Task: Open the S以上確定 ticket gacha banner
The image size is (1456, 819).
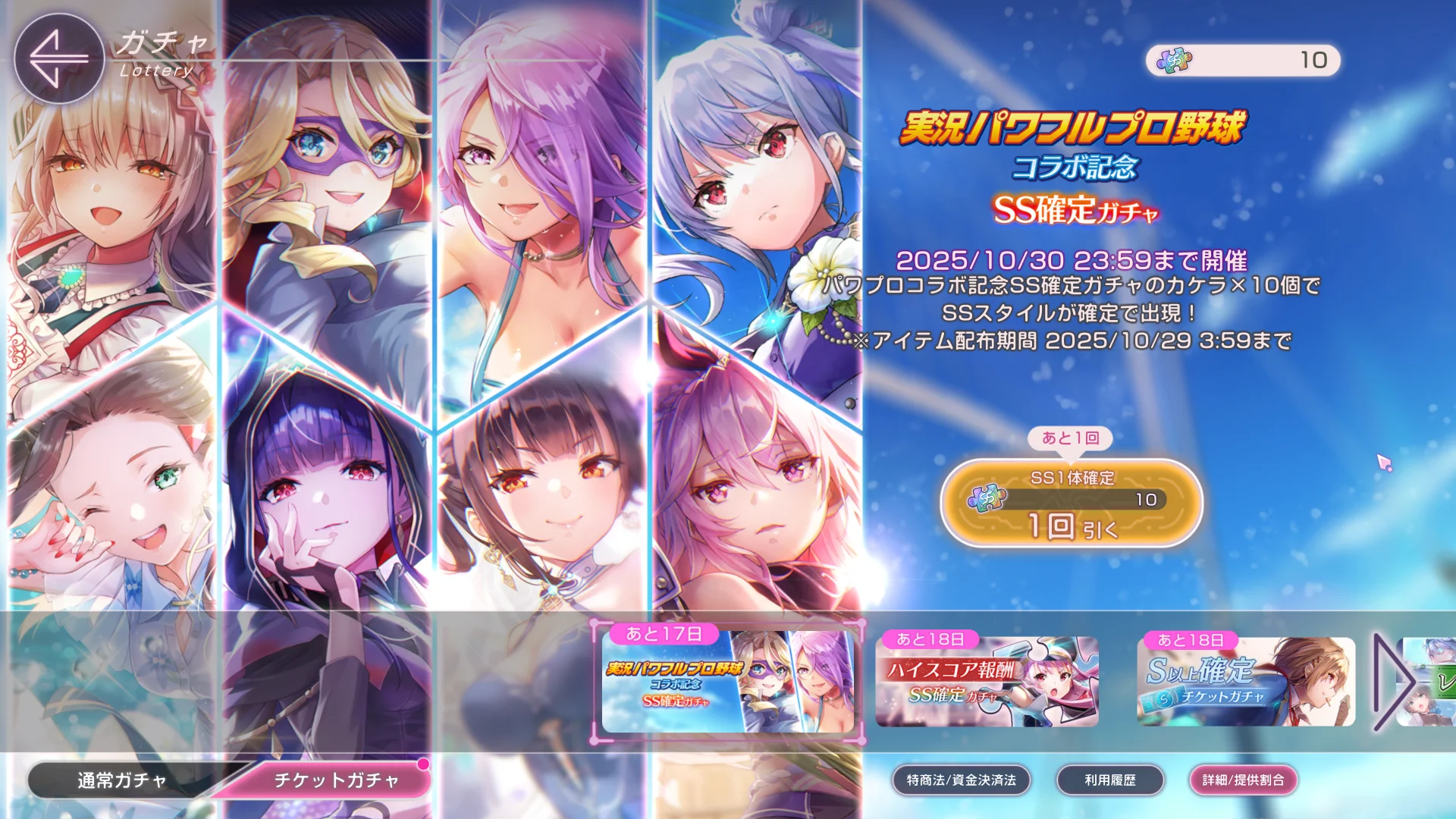Action: [1246, 682]
